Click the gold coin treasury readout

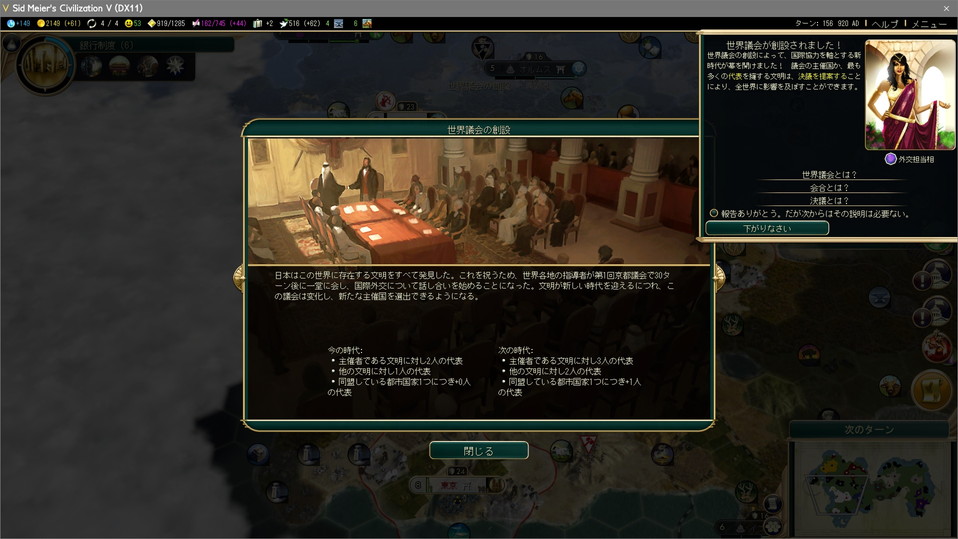pyautogui.click(x=60, y=23)
